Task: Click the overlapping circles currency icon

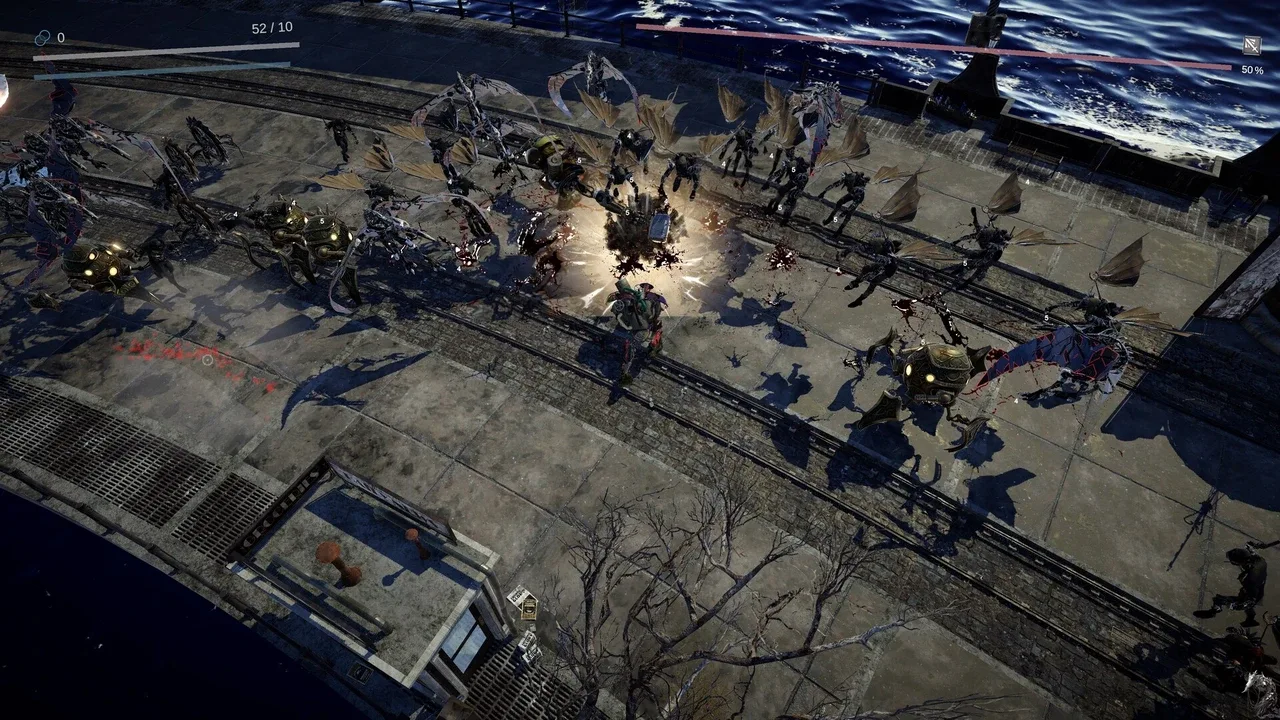Action: (42, 37)
